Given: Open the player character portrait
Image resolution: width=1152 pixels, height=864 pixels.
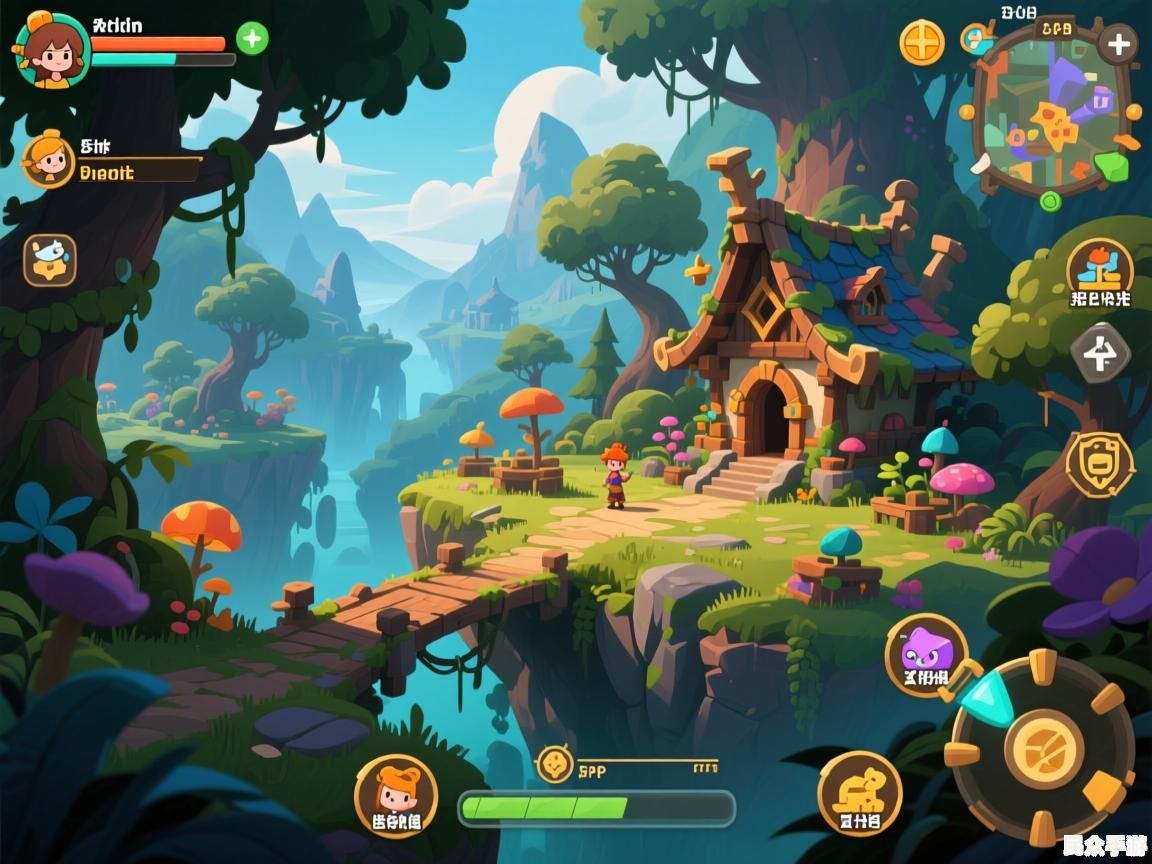Looking at the screenshot, I should (x=52, y=49).
